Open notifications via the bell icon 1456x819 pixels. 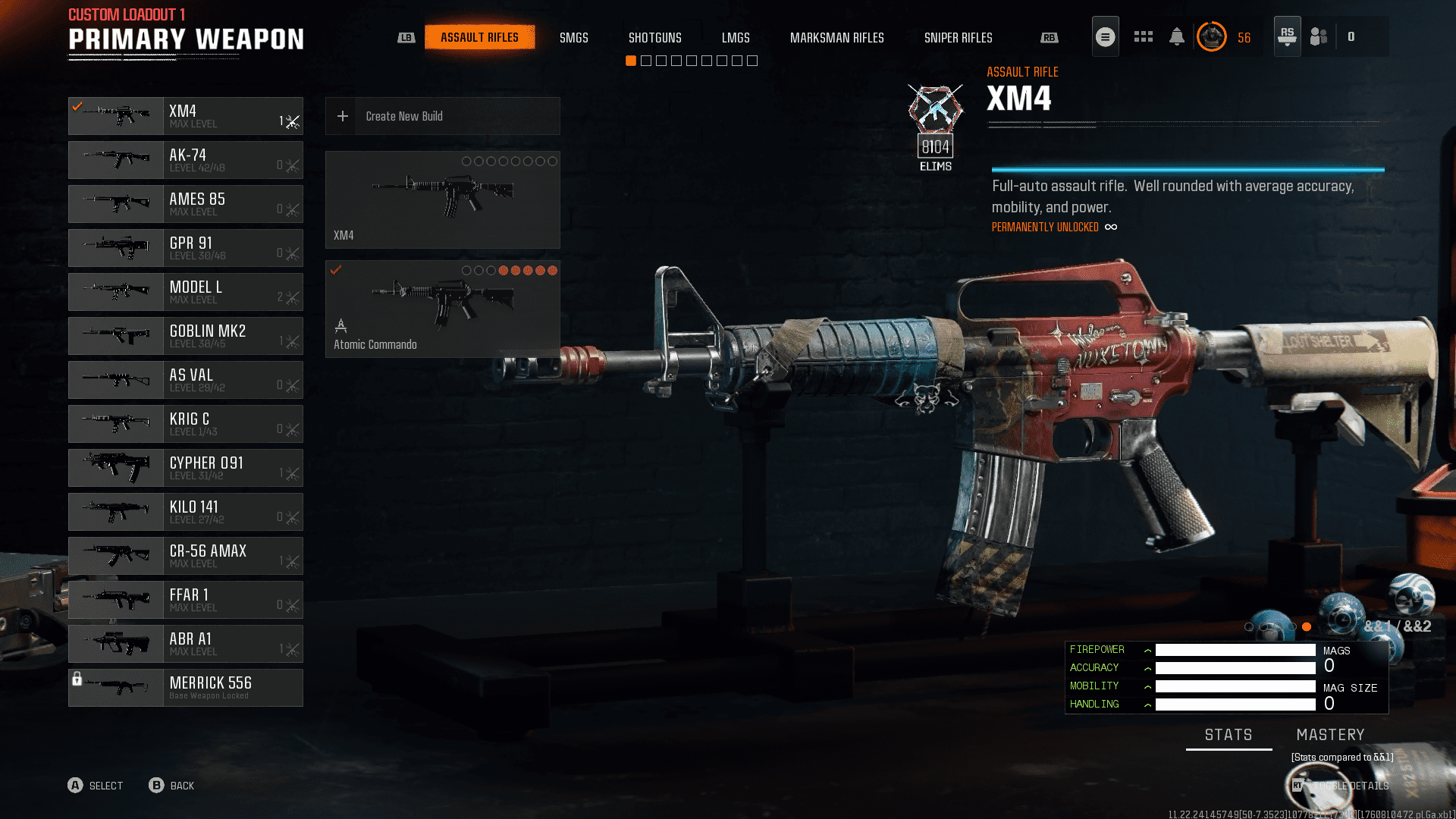1177,36
